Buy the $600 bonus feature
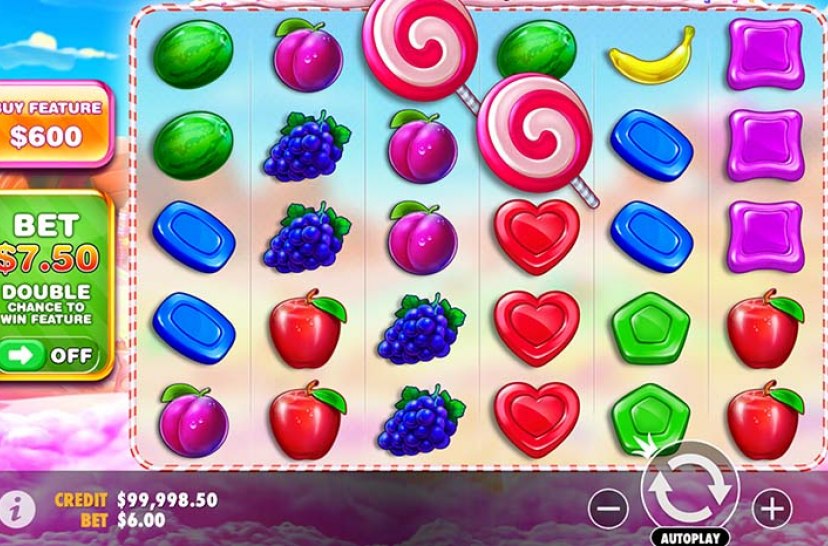The height and width of the screenshot is (546, 828). pos(52,122)
